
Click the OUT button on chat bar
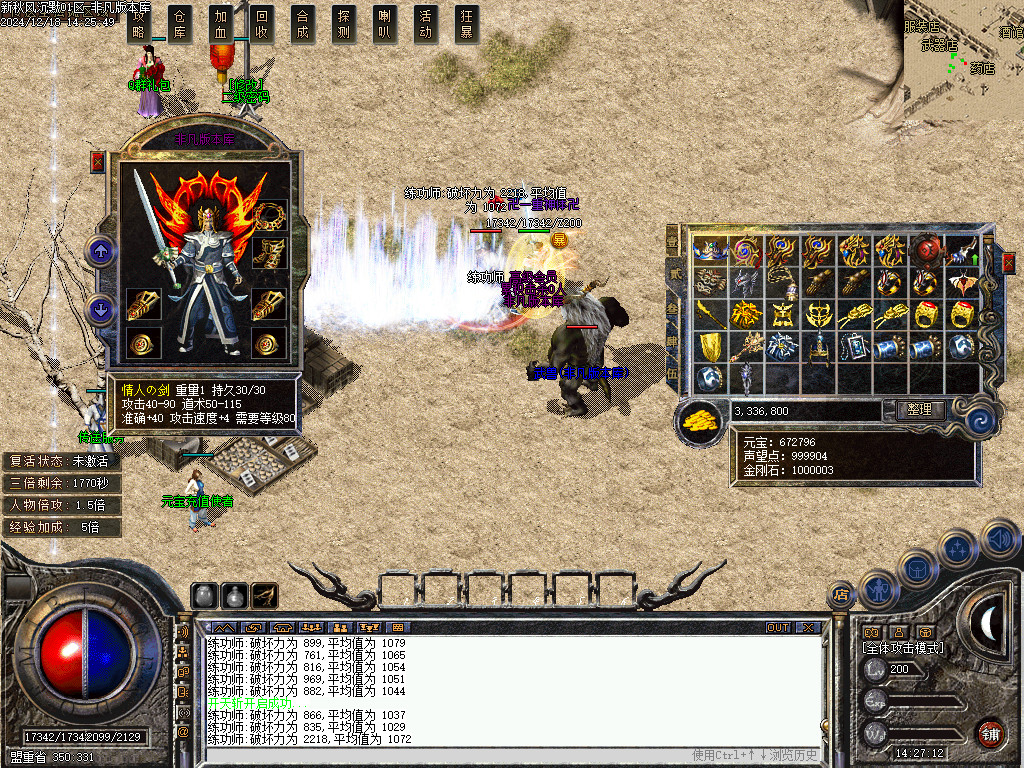(x=778, y=627)
